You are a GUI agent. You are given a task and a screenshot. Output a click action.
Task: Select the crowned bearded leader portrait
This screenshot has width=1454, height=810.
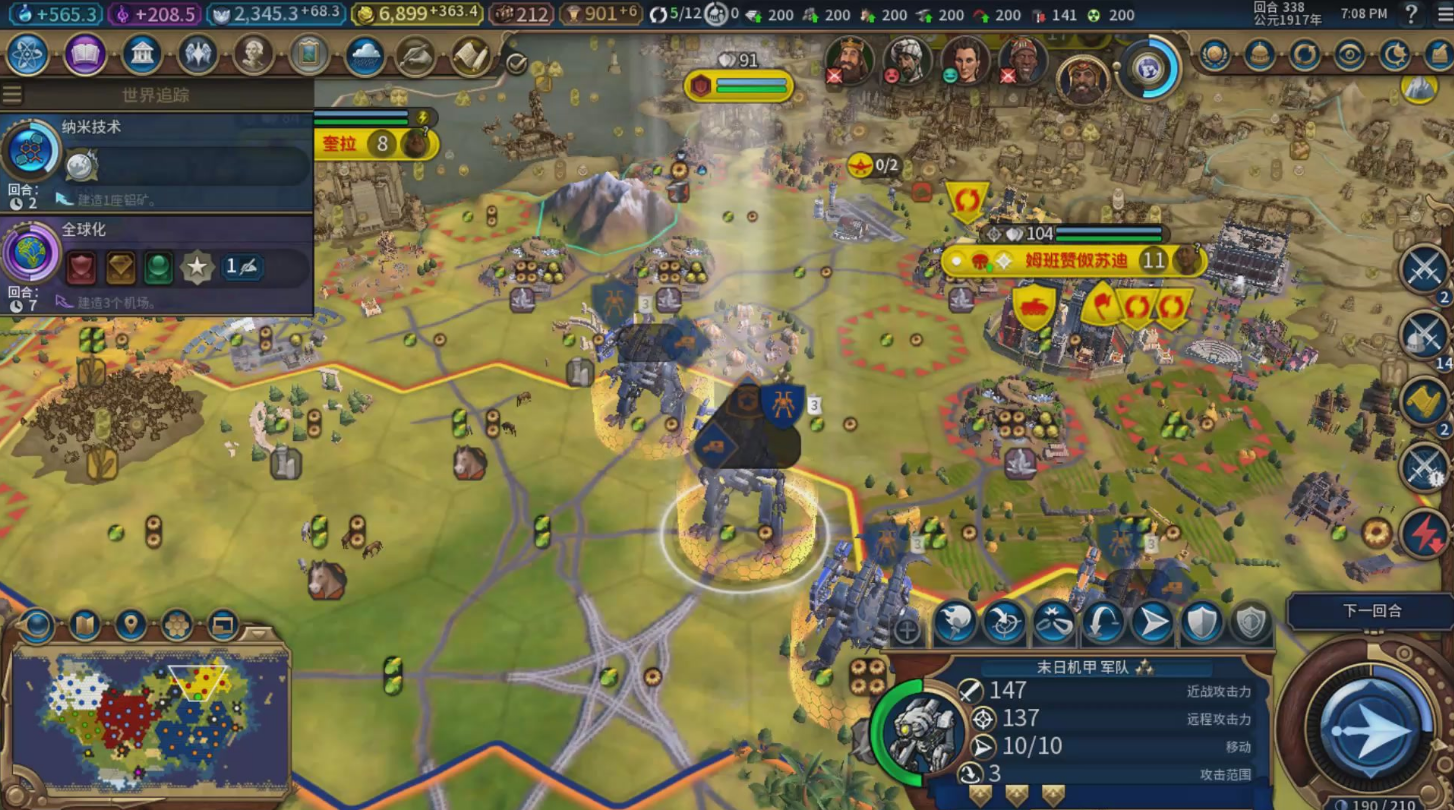850,61
